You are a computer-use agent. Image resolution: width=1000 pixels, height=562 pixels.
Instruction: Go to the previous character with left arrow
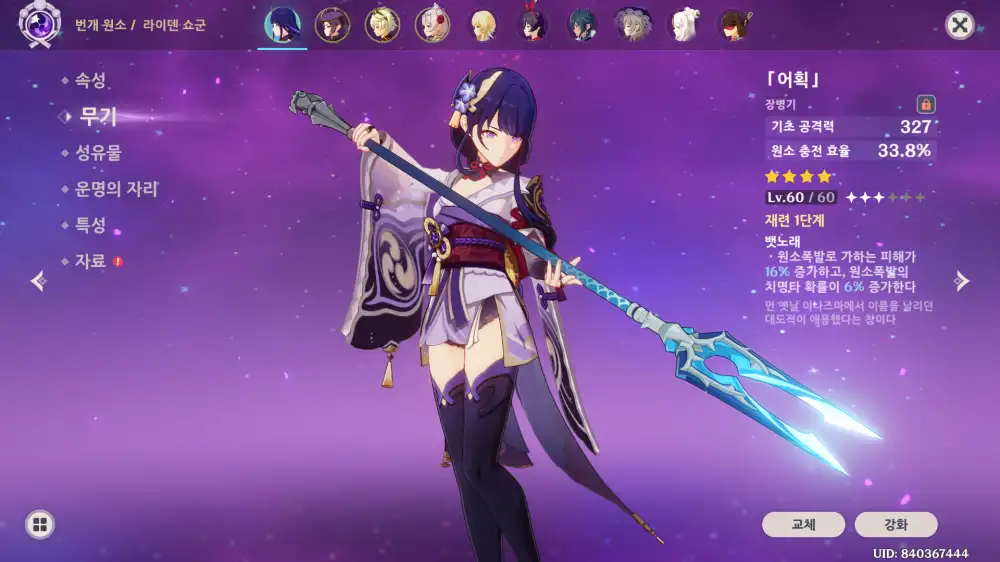38,281
